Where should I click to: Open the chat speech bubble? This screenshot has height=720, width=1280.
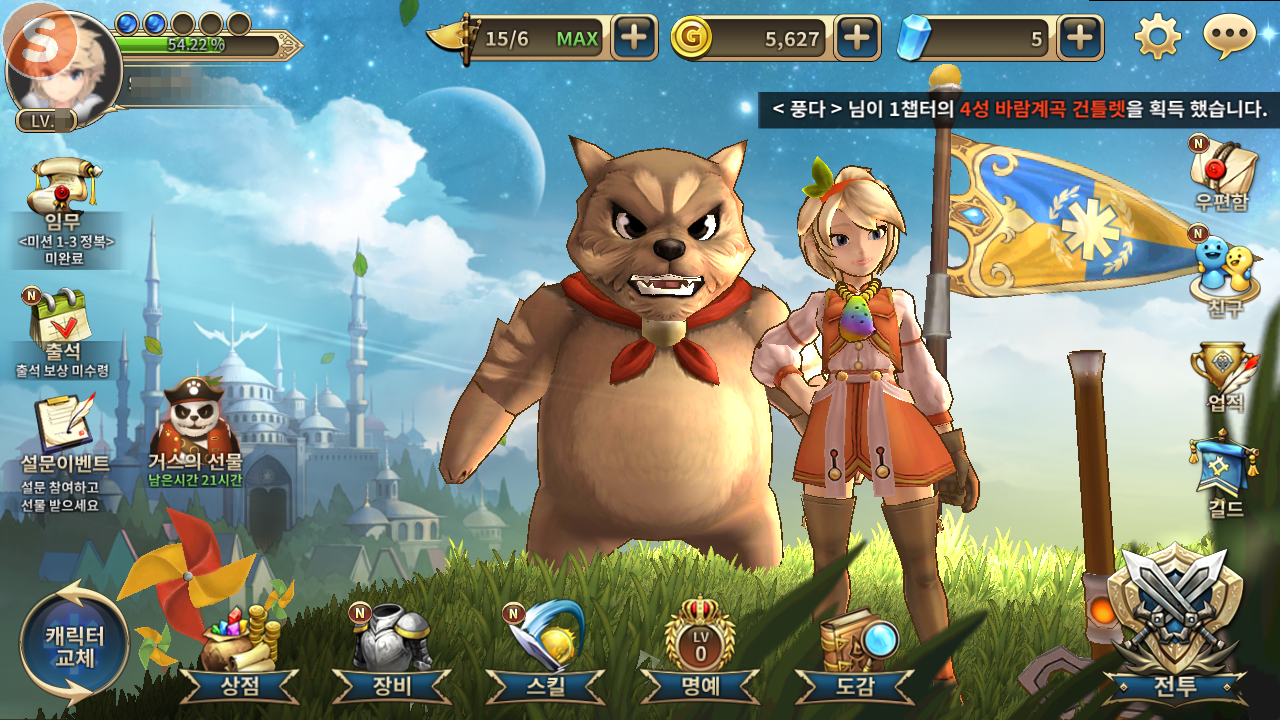pyautogui.click(x=1229, y=38)
